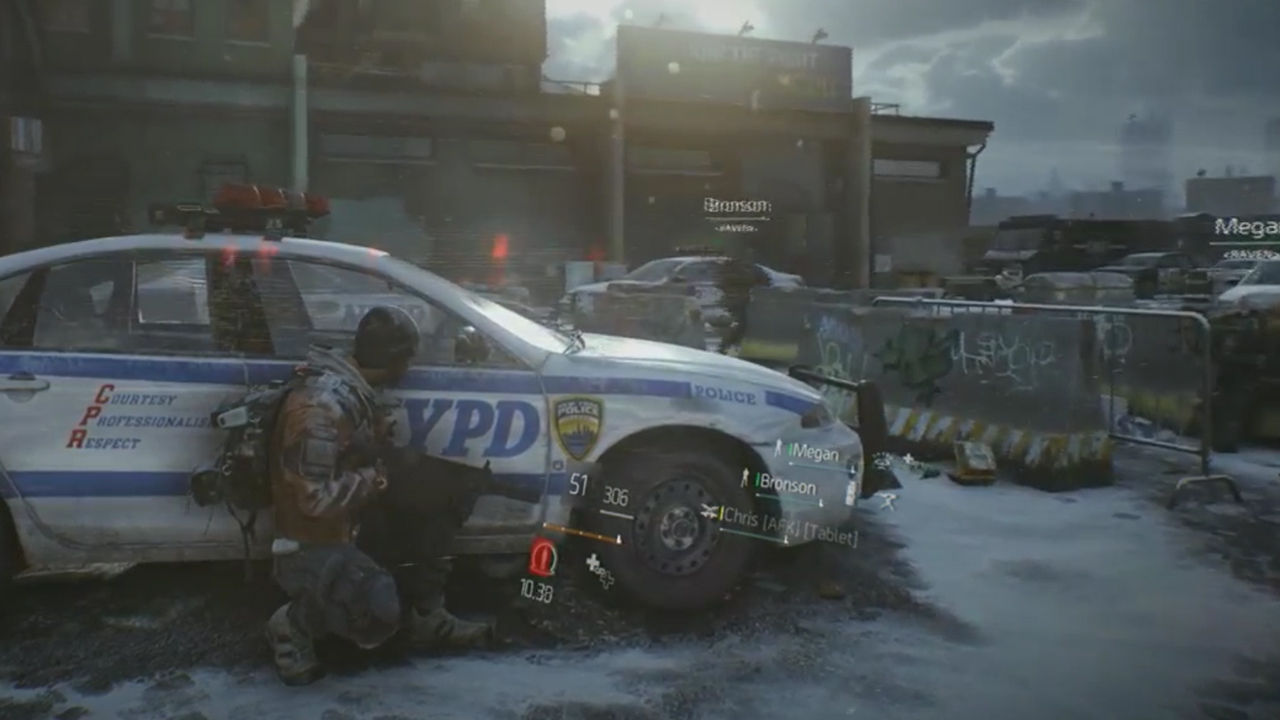Click Bronson's player silhouette icon
Viewport: 1280px width, 720px height.
click(x=745, y=476)
